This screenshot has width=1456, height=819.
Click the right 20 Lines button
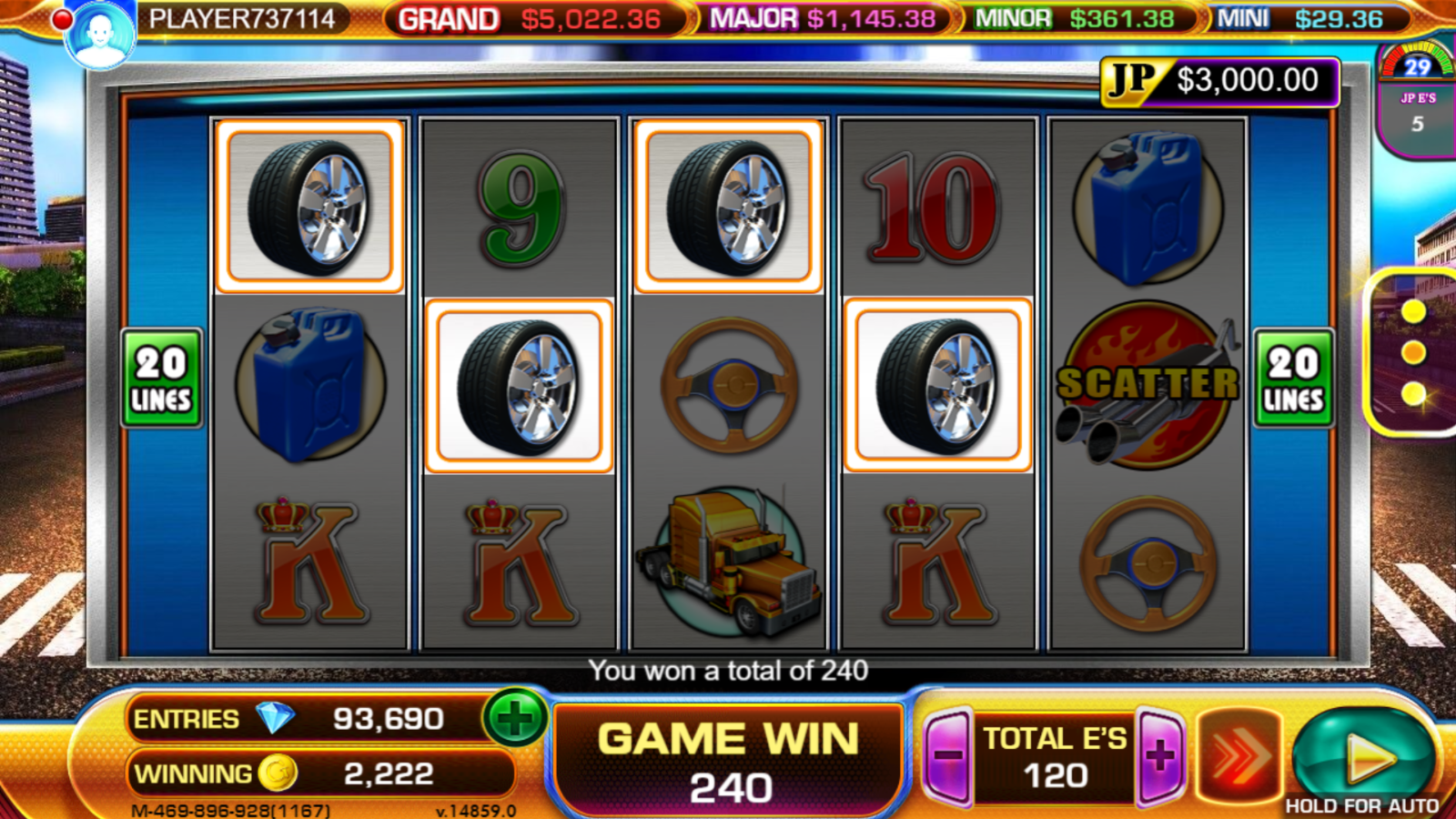click(1293, 379)
